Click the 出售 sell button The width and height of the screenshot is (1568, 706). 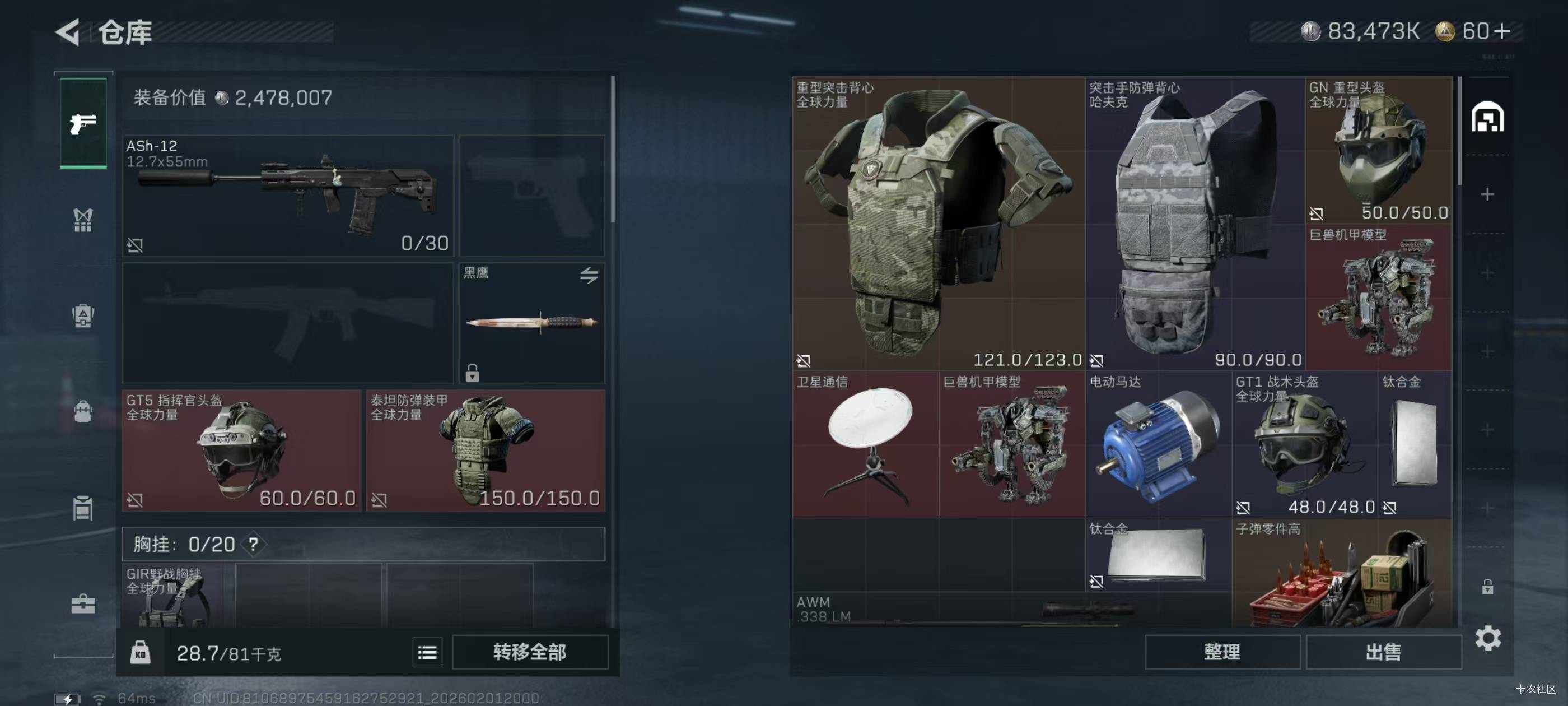click(1383, 652)
